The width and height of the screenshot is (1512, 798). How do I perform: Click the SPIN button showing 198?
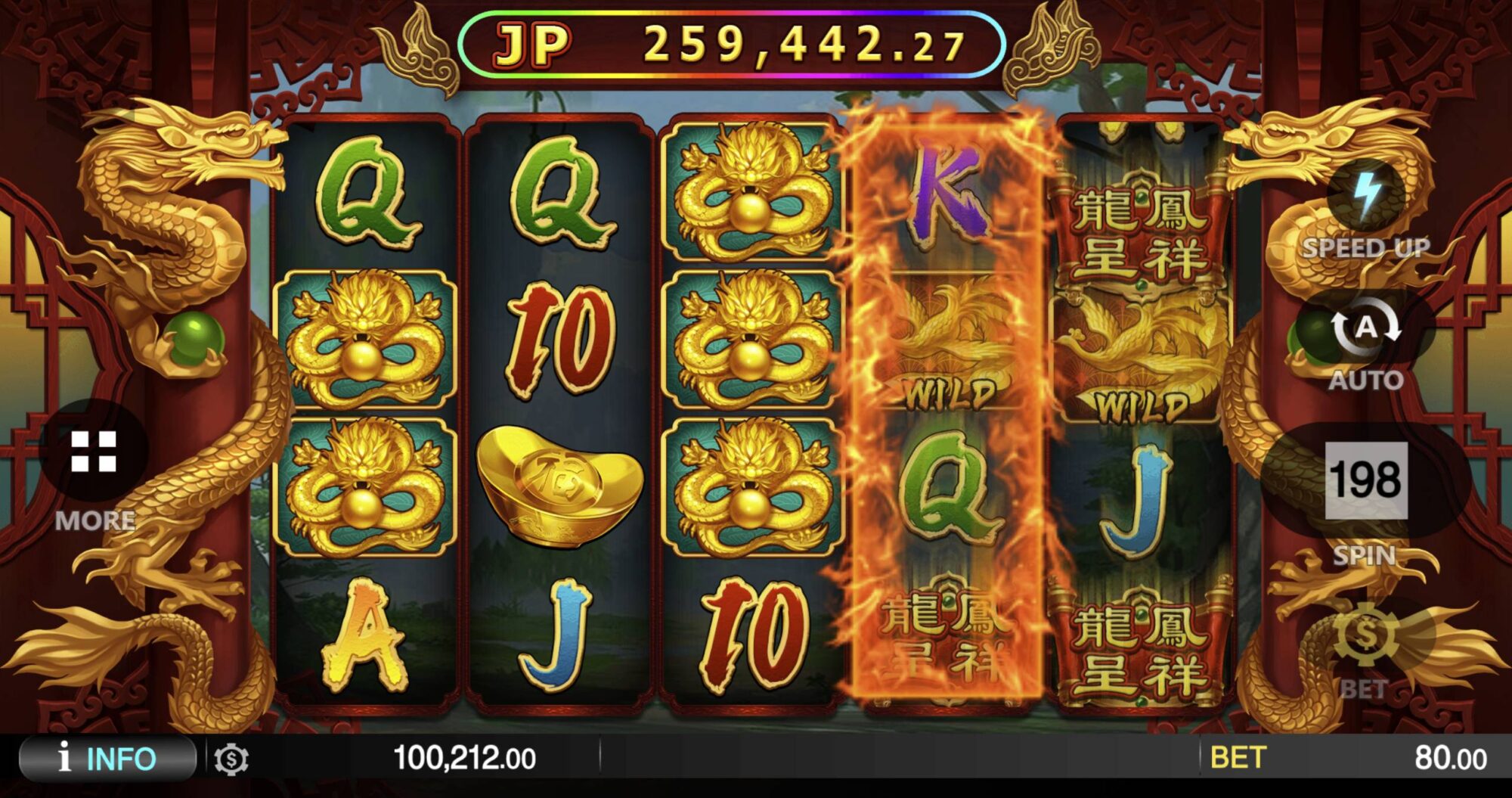click(1365, 481)
